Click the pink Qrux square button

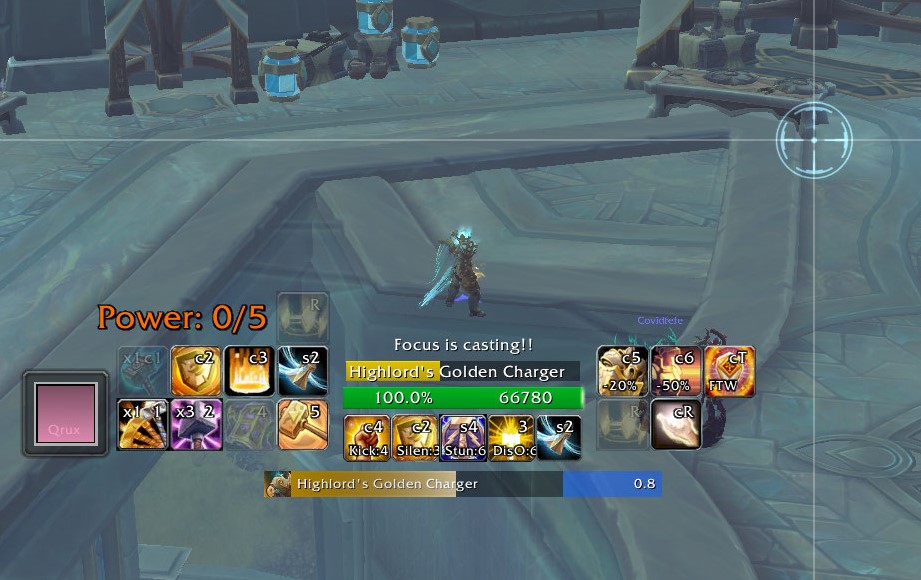pos(65,414)
